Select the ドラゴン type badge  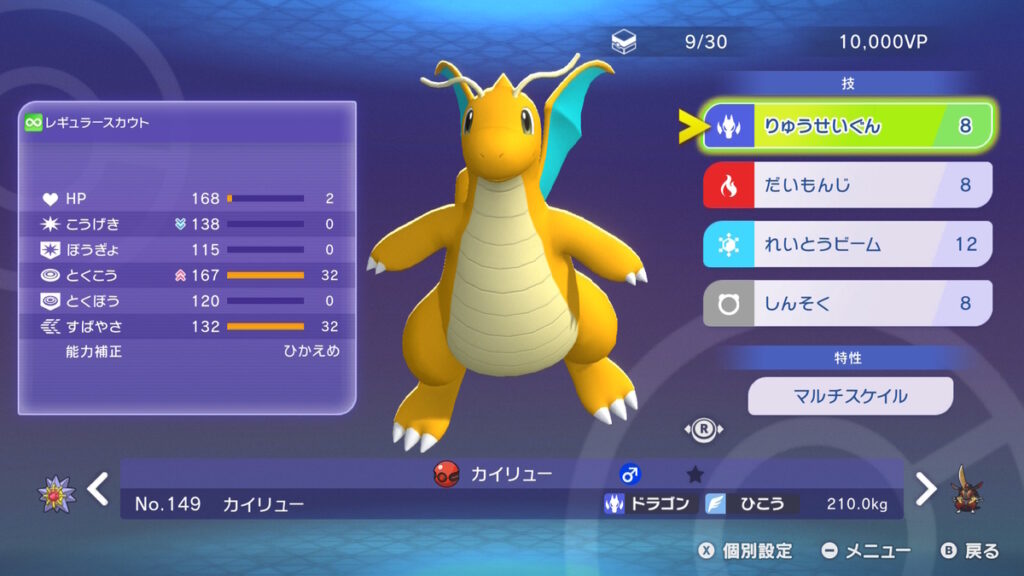[649, 504]
